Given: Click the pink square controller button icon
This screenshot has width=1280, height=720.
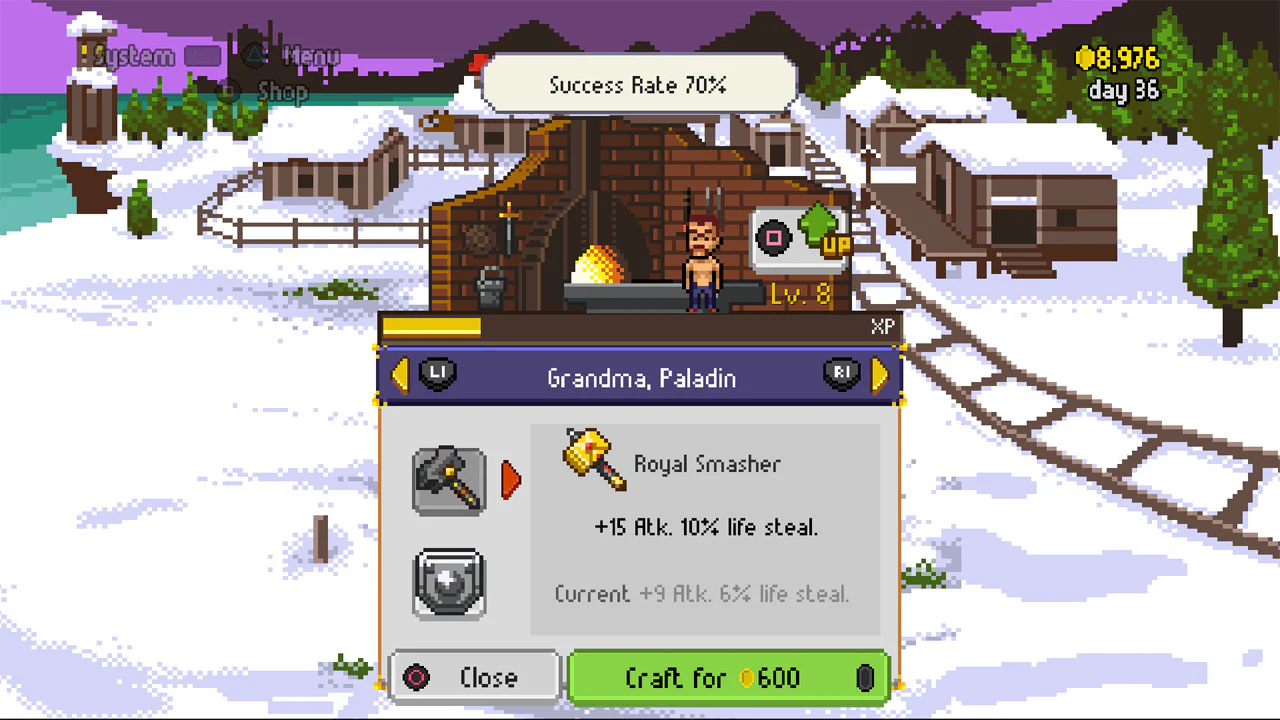Looking at the screenshot, I should click(772, 238).
